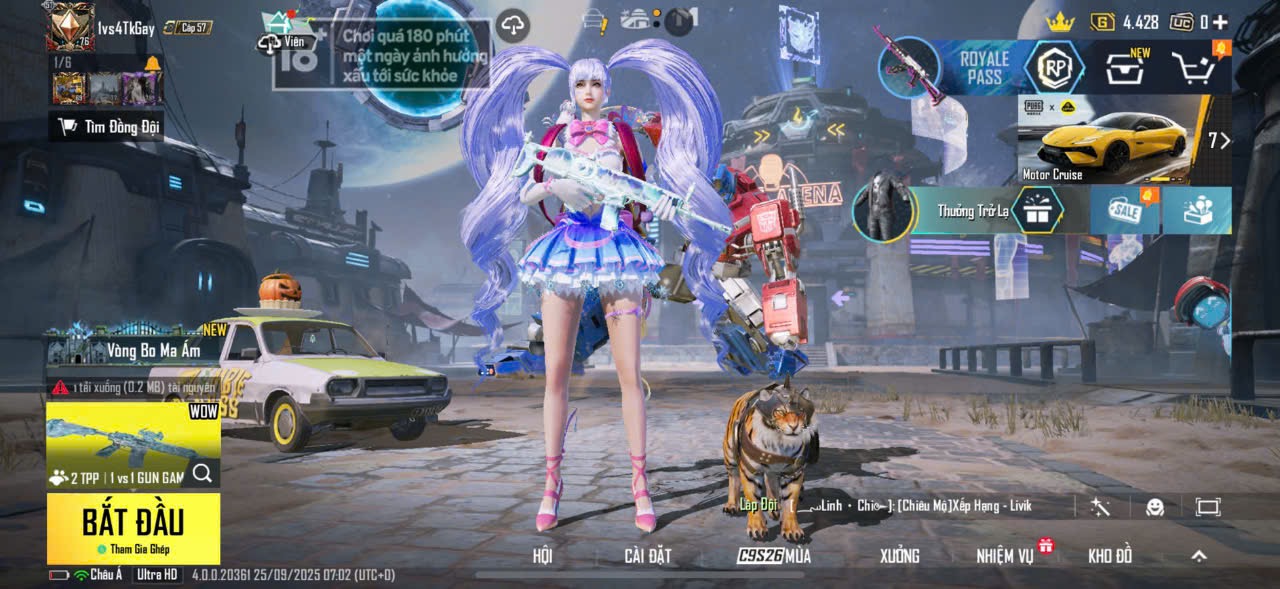Screen dimensions: 1280x589
Task: Add UC with the plus button
Action: pos(1220,22)
